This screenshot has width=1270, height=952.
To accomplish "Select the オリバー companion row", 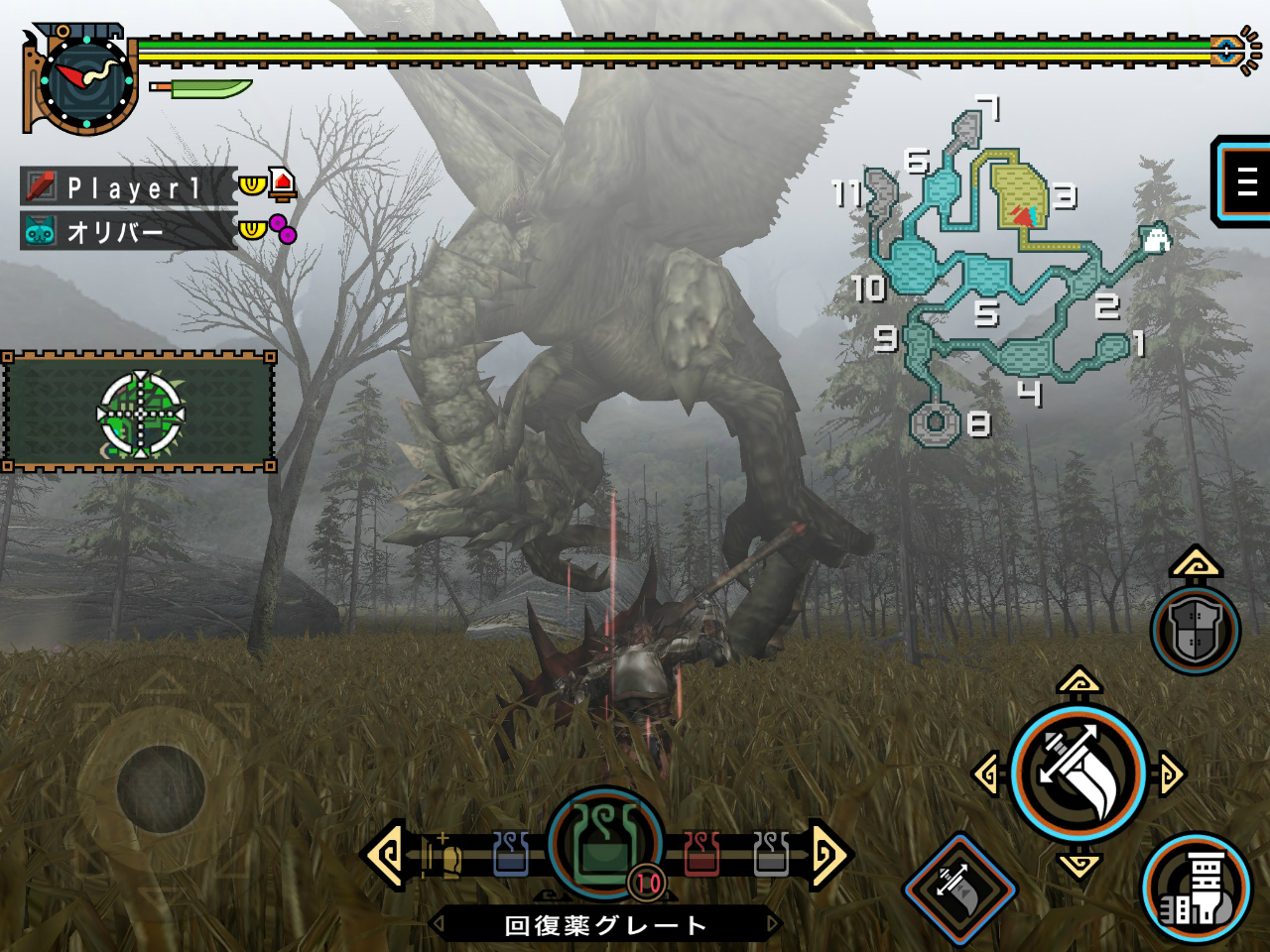I will click(x=129, y=231).
